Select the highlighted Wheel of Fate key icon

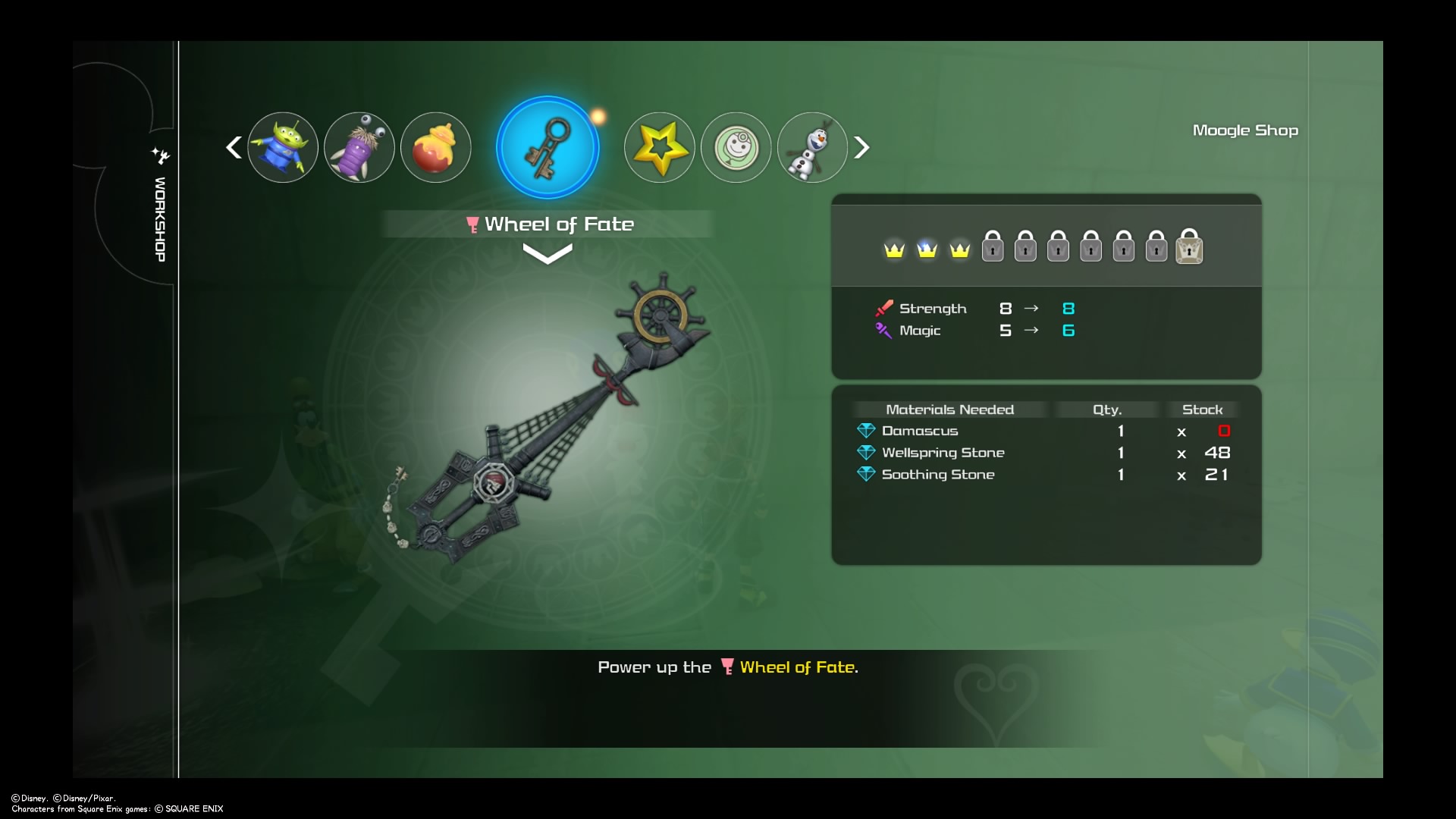tap(548, 147)
